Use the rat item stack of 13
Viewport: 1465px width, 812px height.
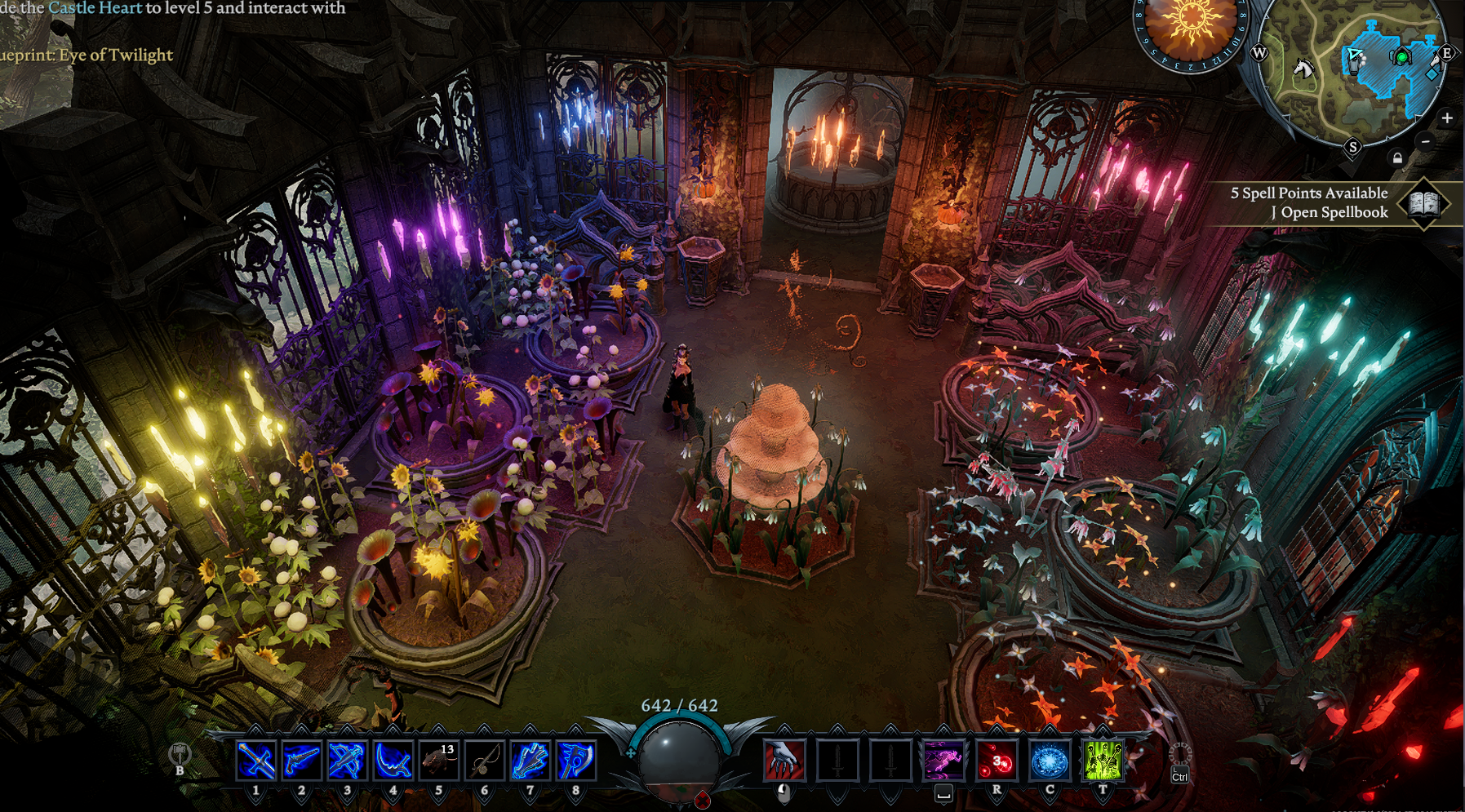pyautogui.click(x=438, y=761)
